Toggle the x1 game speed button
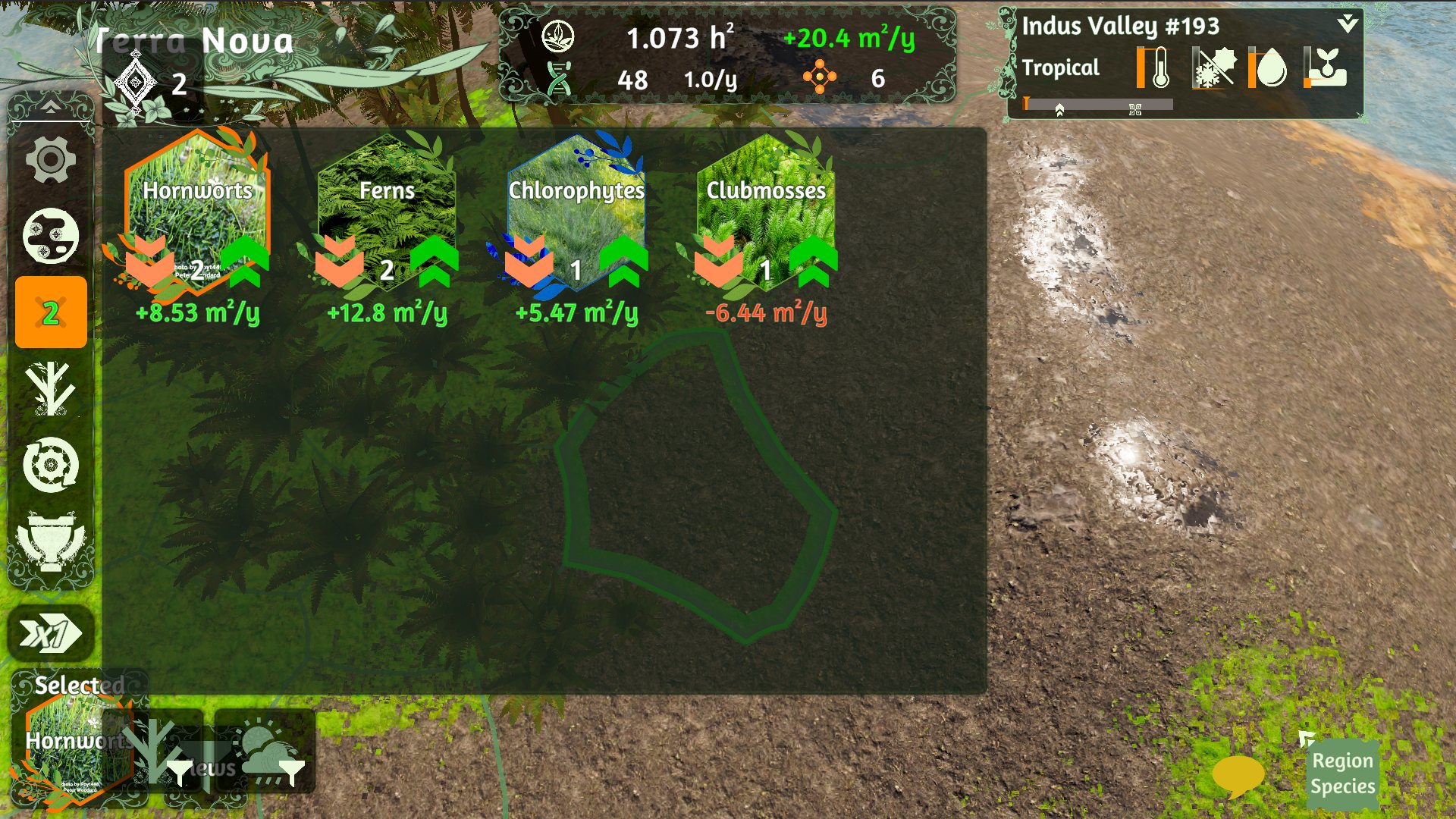This screenshot has height=819, width=1456. point(50,634)
